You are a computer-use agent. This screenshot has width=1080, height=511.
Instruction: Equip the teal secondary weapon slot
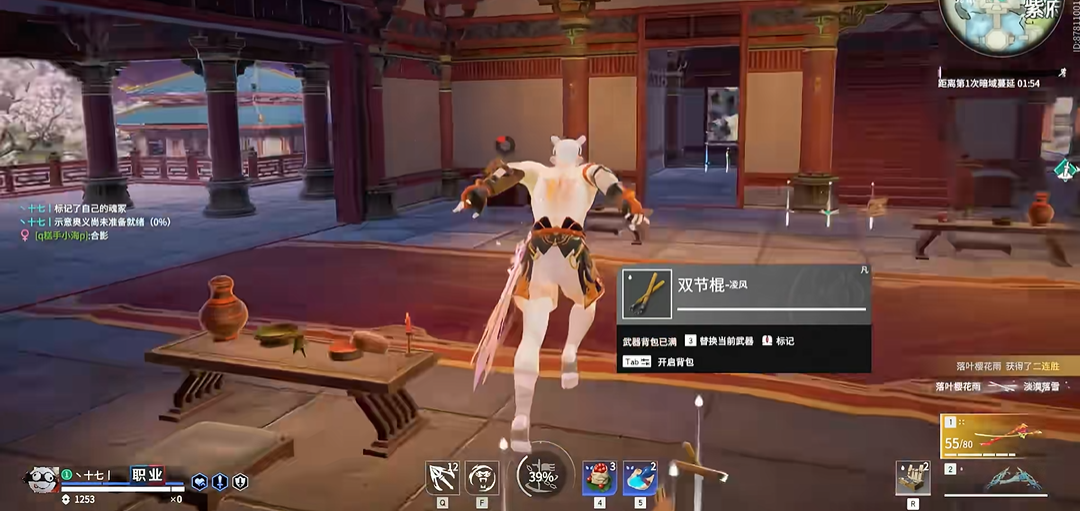[x=1010, y=479]
